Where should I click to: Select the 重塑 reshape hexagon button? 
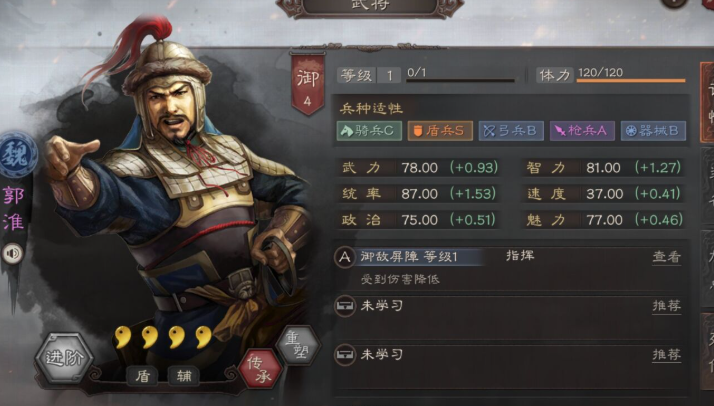point(296,343)
